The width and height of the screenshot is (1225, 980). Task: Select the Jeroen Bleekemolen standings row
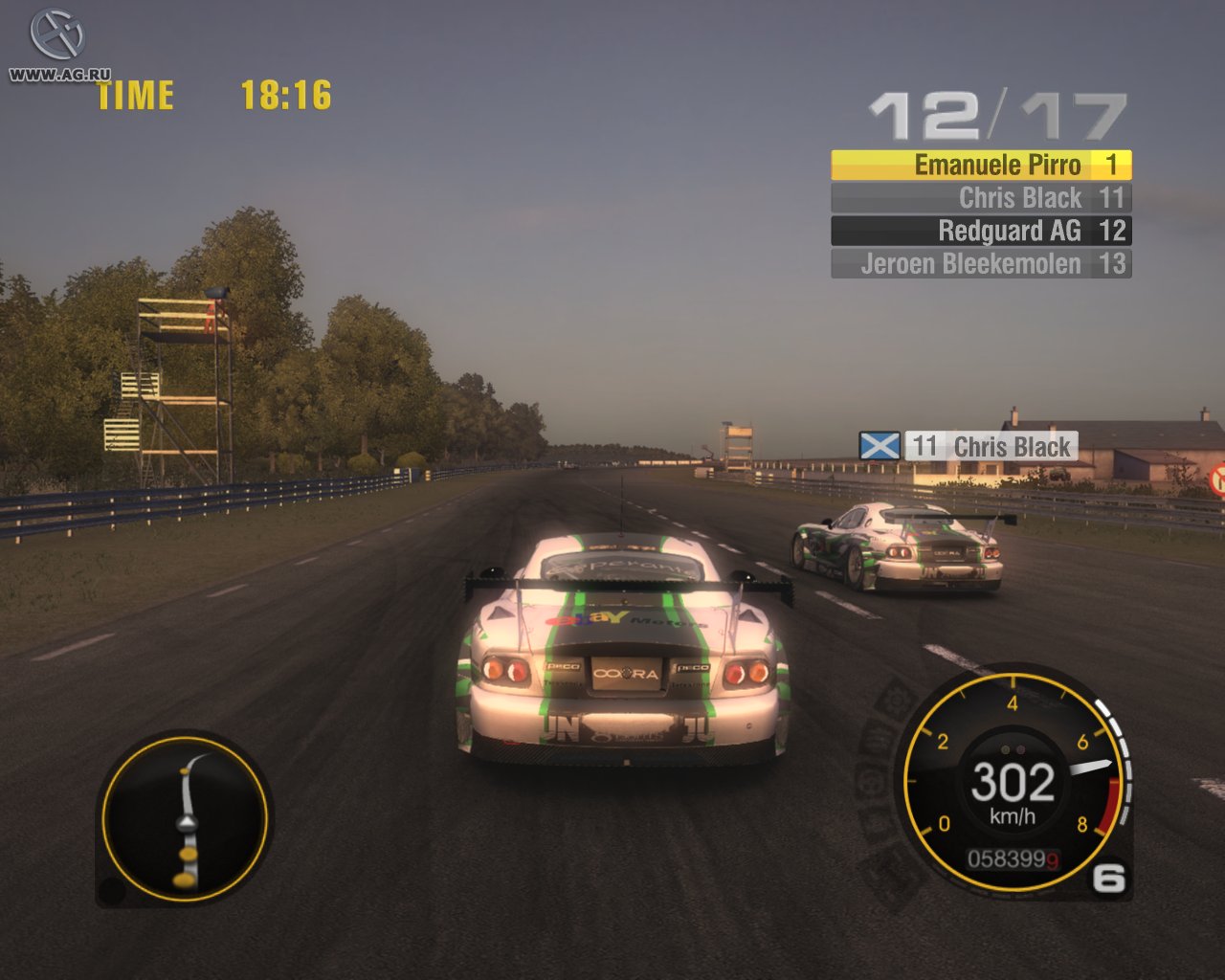pyautogui.click(x=979, y=263)
